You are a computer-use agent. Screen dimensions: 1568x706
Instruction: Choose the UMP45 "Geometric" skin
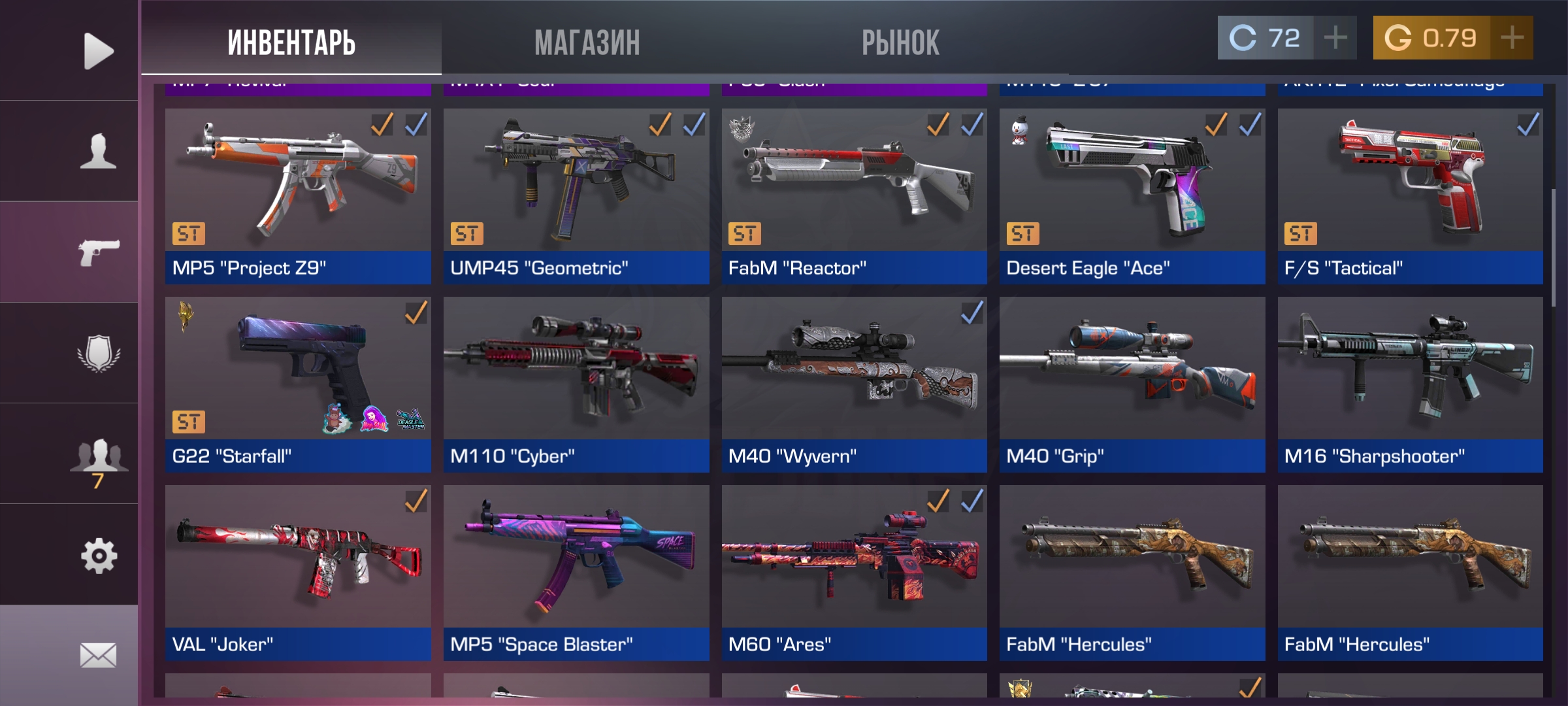pyautogui.click(x=576, y=196)
